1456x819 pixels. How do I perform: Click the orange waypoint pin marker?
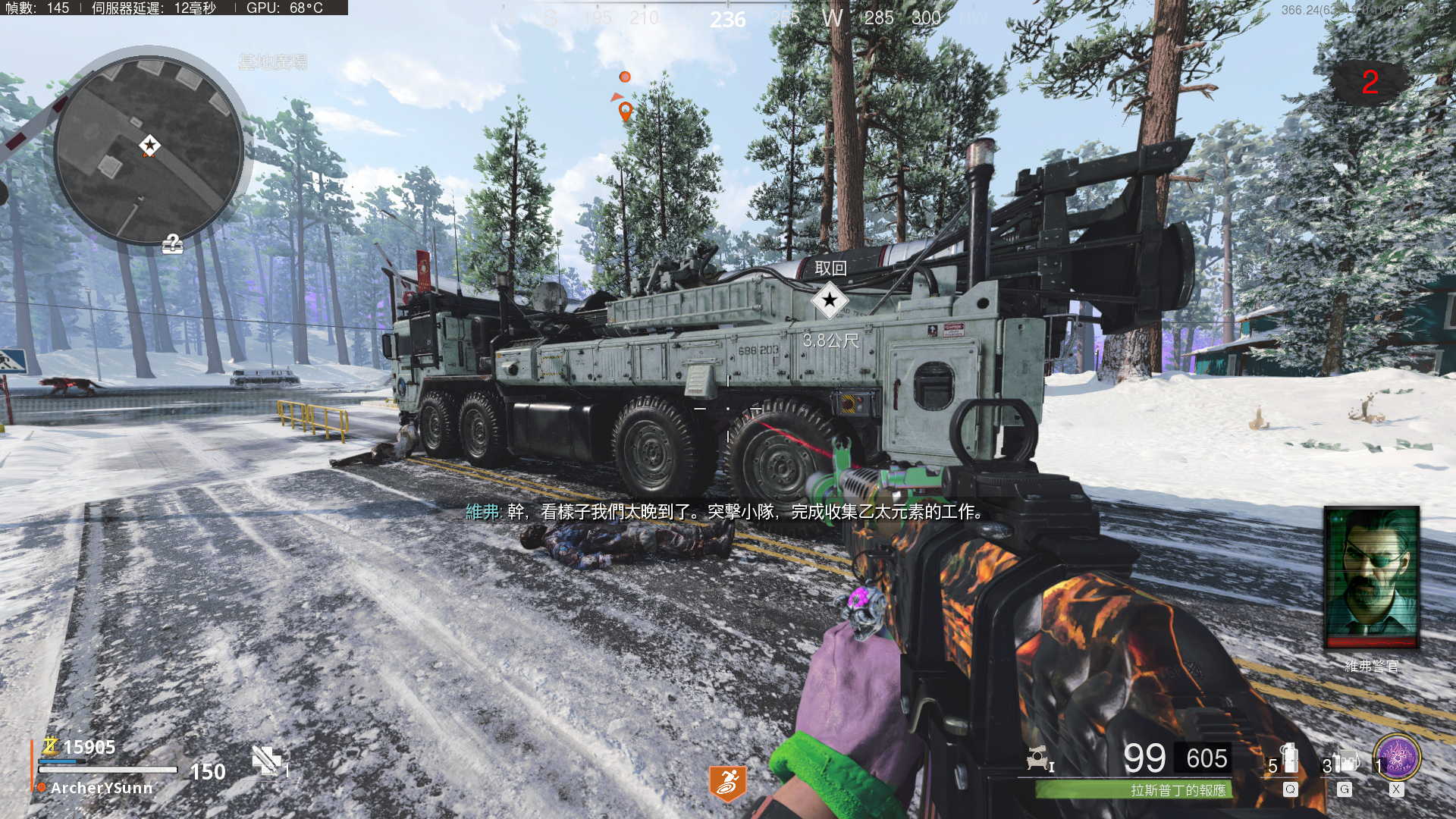pyautogui.click(x=625, y=112)
